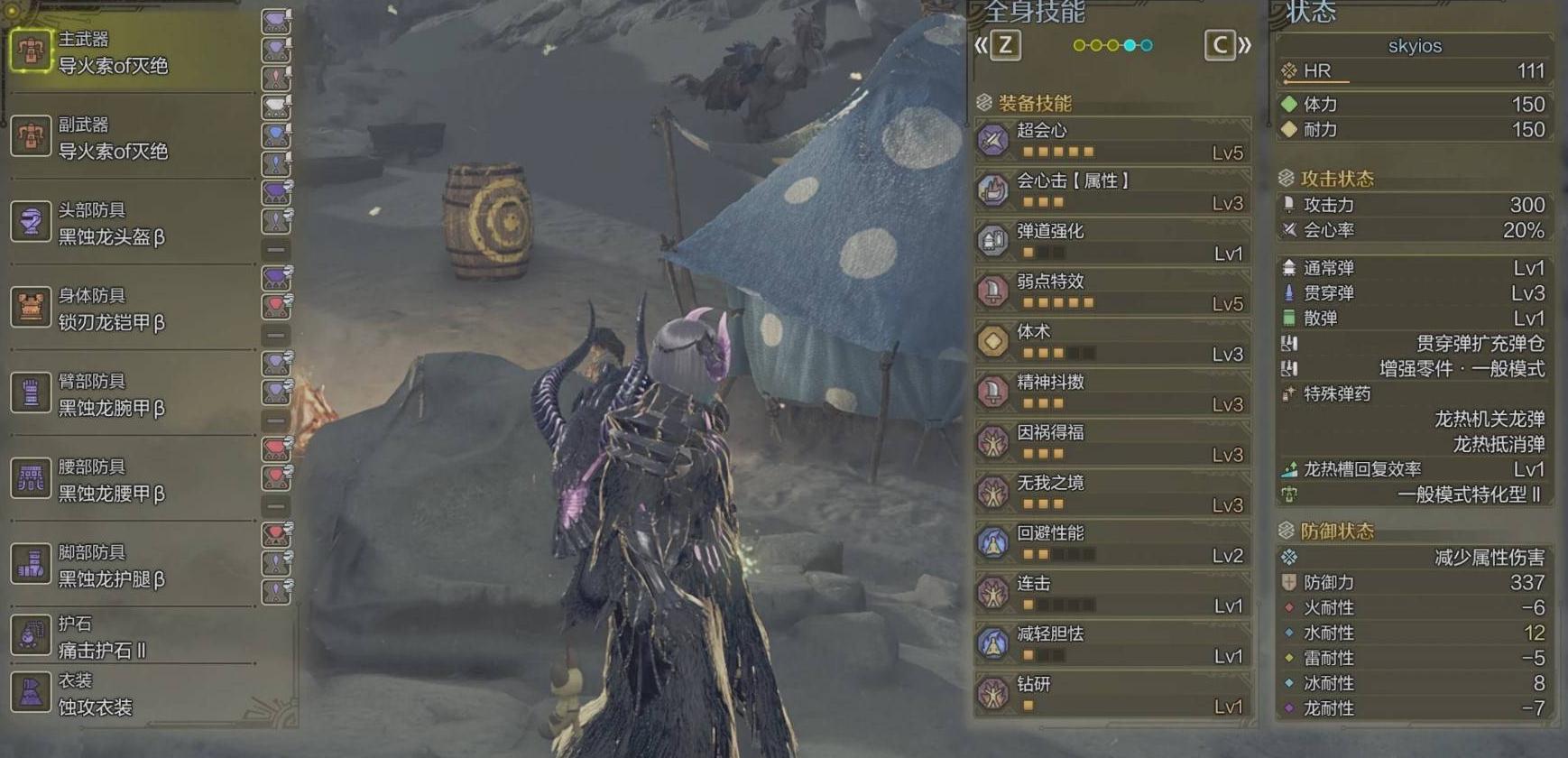Select the 因祸得福 skill entry
This screenshot has width=1568, height=758.
(x=1112, y=444)
